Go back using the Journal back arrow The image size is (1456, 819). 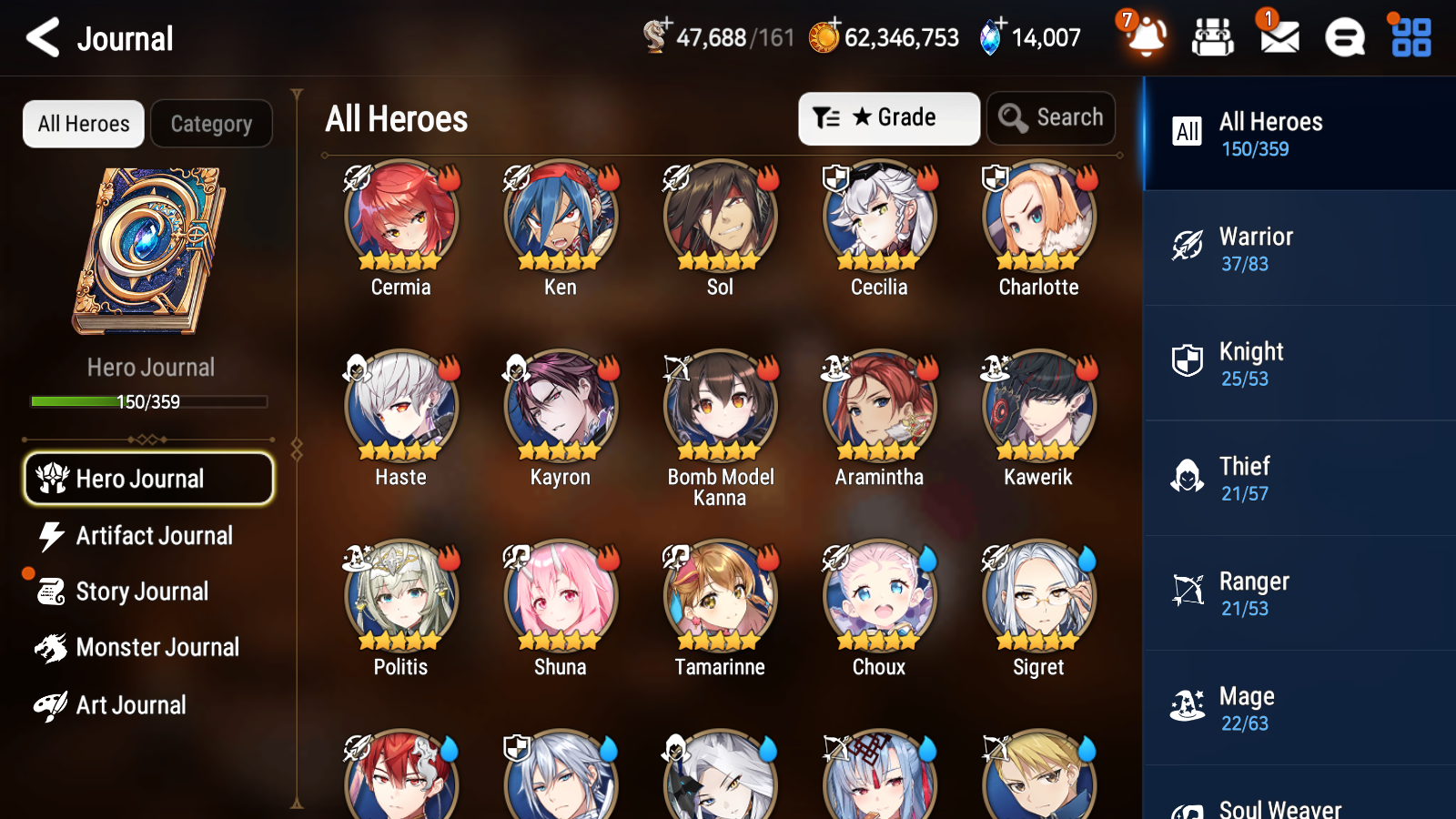click(40, 38)
